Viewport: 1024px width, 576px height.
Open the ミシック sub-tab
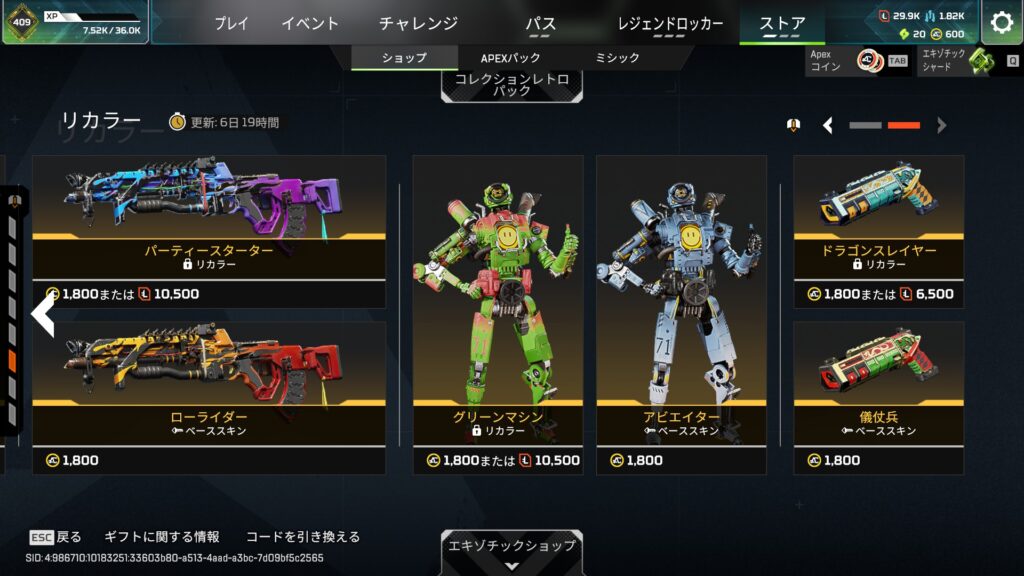[617, 58]
